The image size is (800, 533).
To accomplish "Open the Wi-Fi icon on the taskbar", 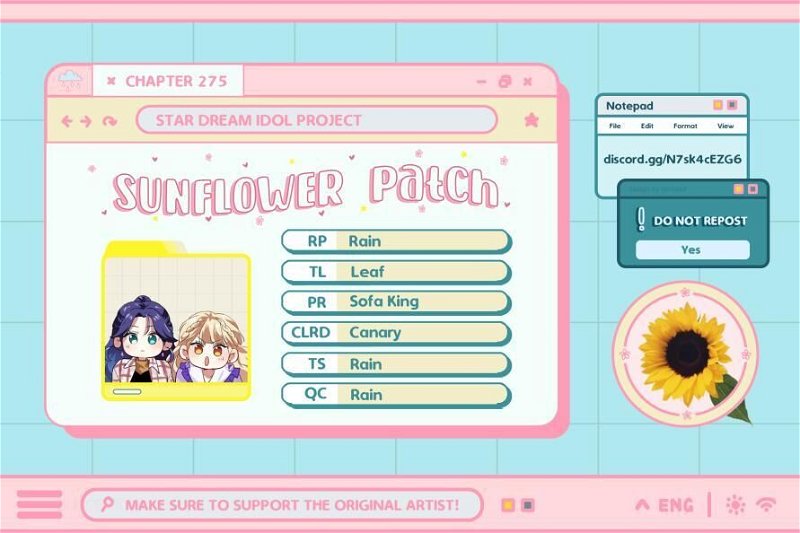I will click(767, 505).
